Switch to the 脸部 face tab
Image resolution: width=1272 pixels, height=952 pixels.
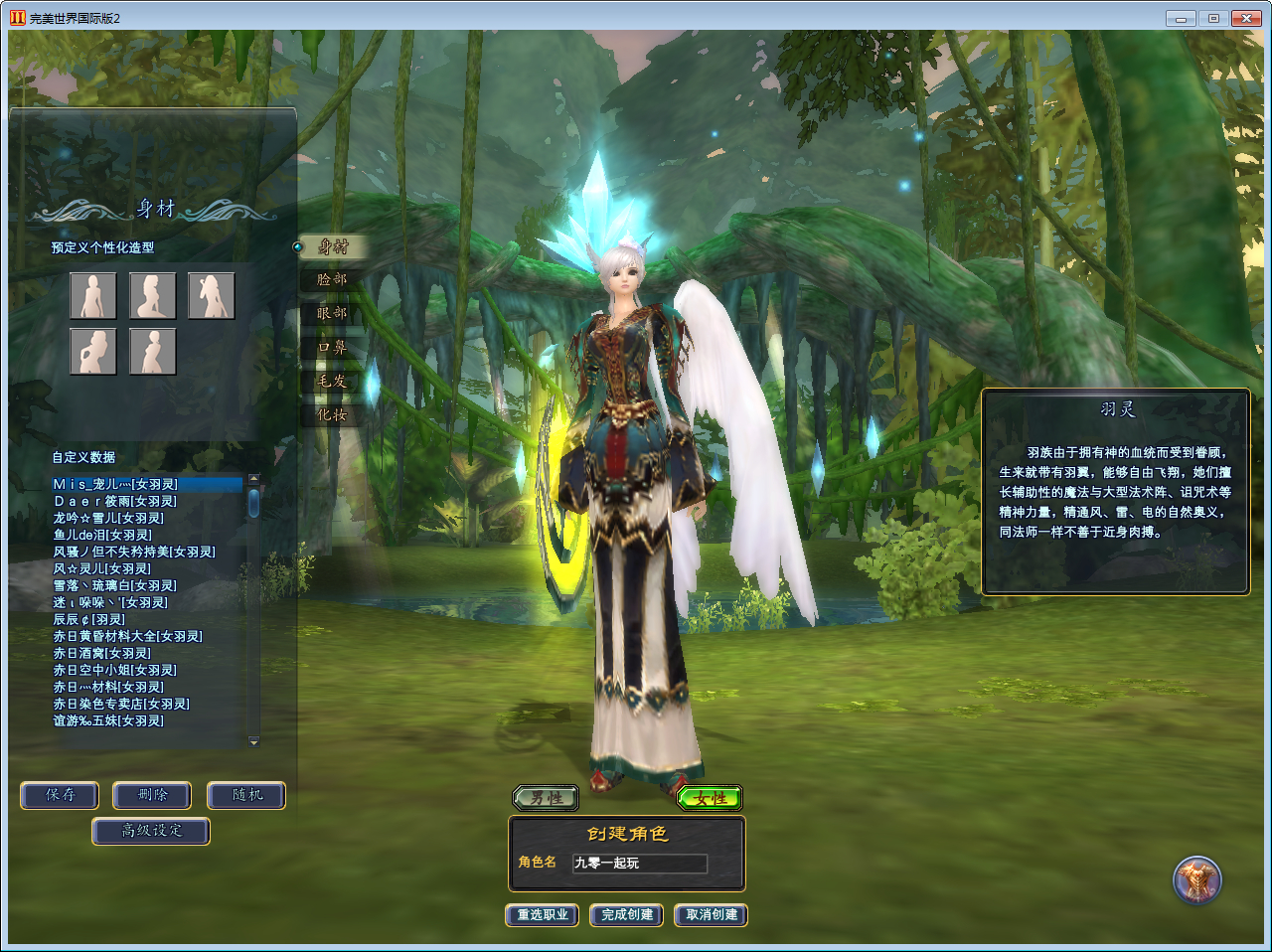332,280
